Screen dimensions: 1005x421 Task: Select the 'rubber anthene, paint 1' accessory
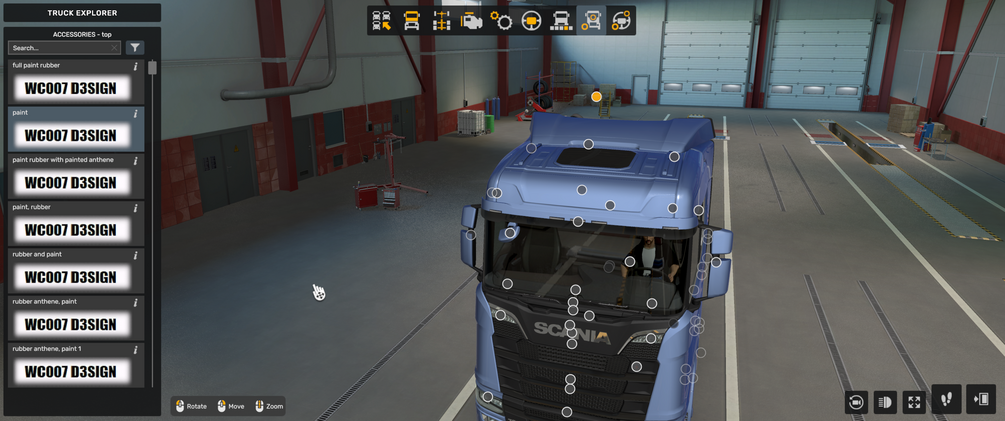(71, 371)
